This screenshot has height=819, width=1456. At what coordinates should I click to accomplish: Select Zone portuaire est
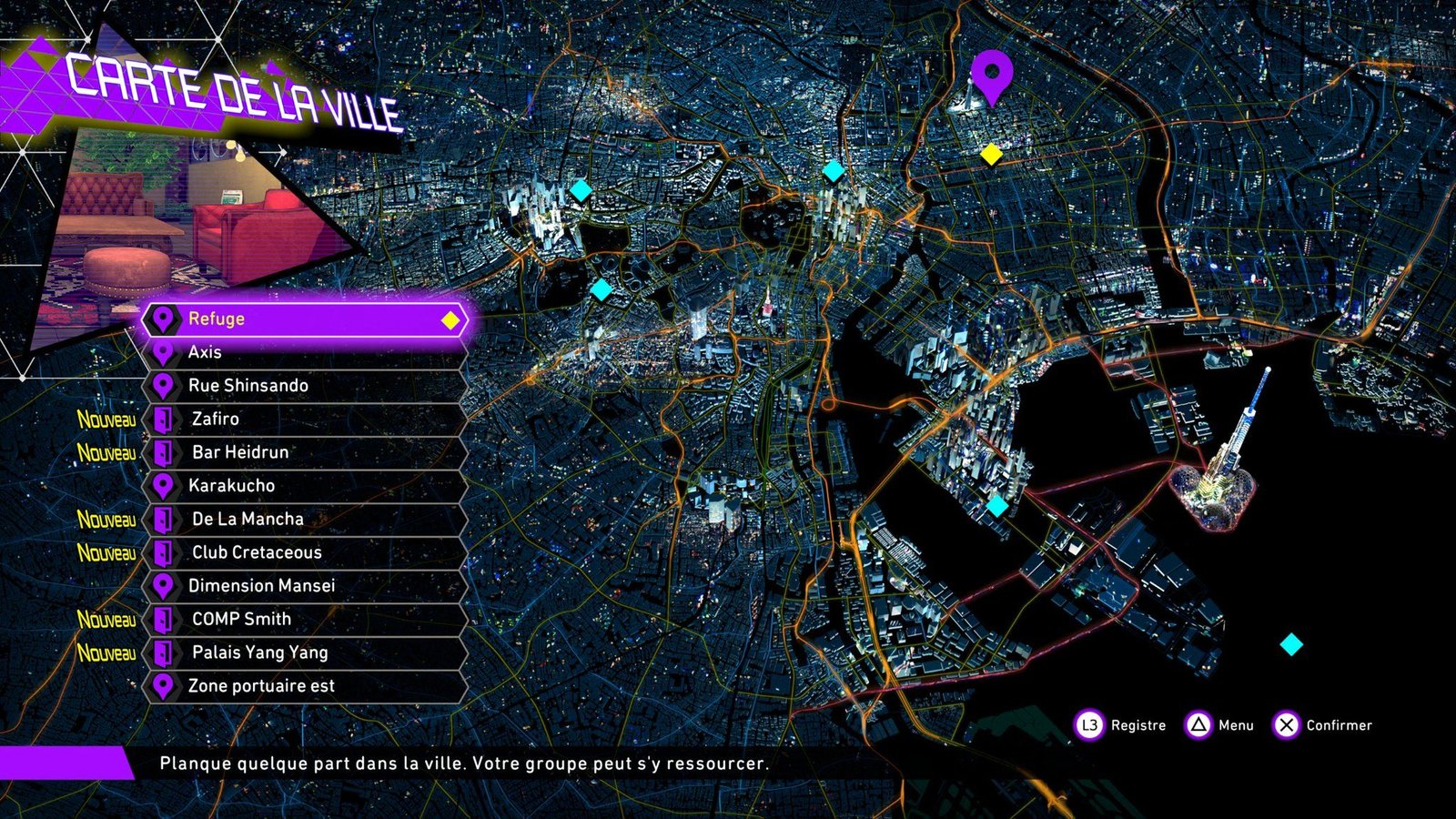tap(260, 686)
